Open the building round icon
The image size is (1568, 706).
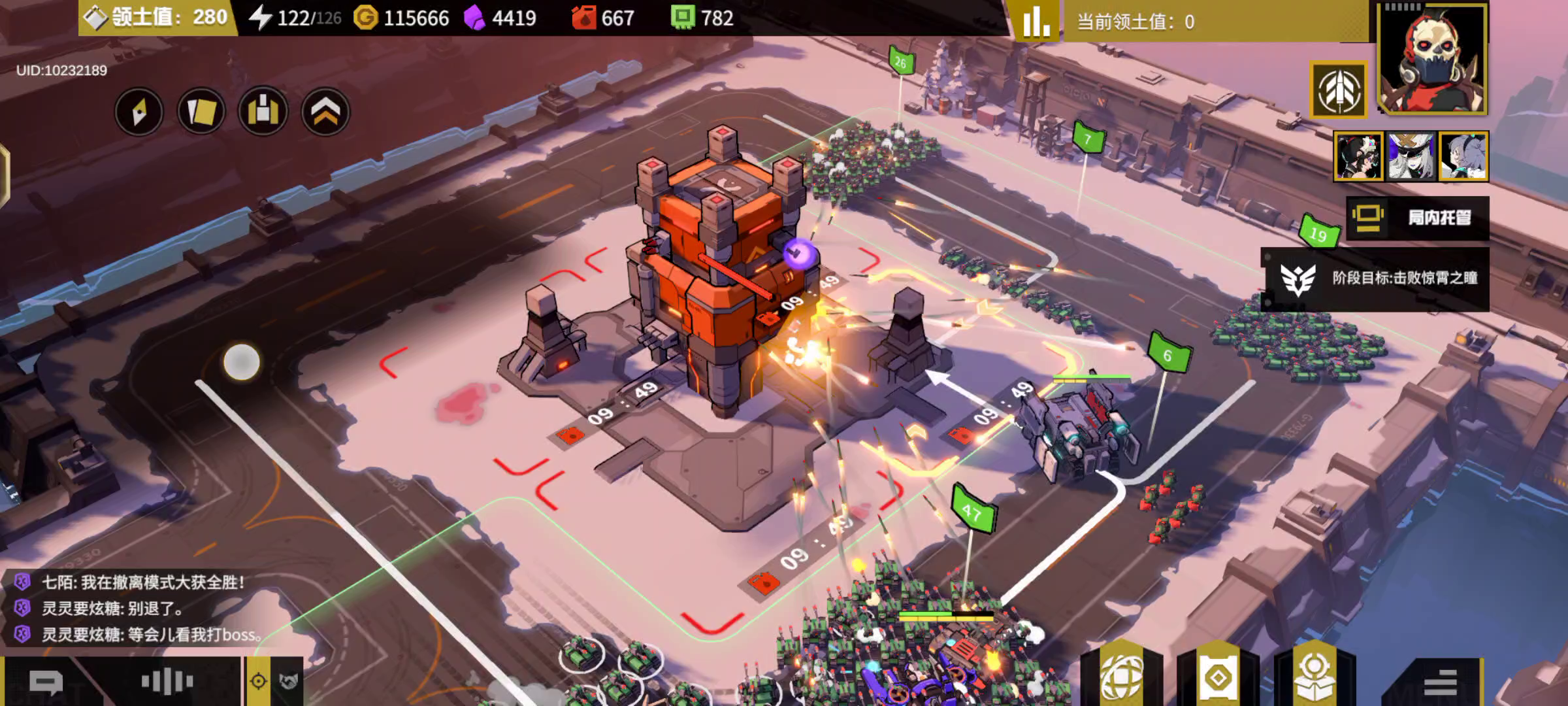point(263,112)
